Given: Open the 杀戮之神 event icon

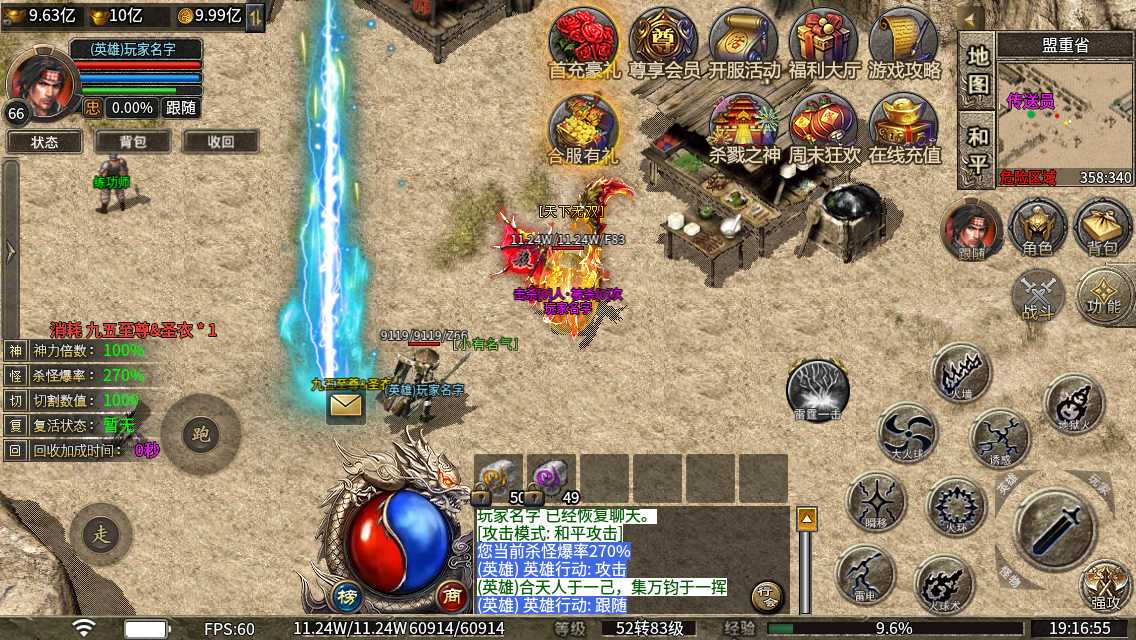Looking at the screenshot, I should tap(743, 128).
